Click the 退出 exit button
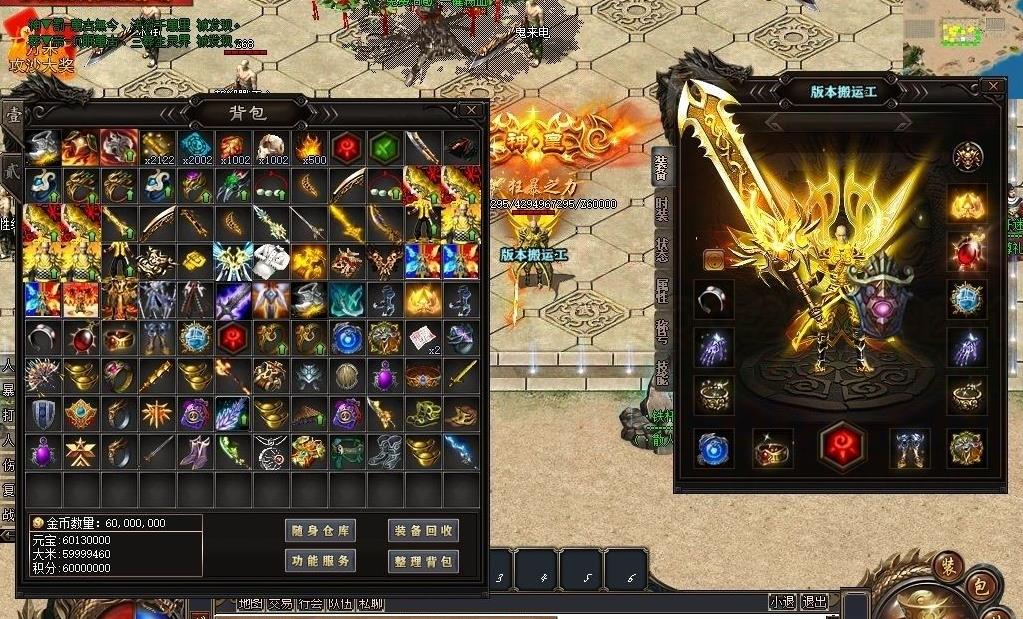Screen dimensions: 1023x619 click(814, 602)
